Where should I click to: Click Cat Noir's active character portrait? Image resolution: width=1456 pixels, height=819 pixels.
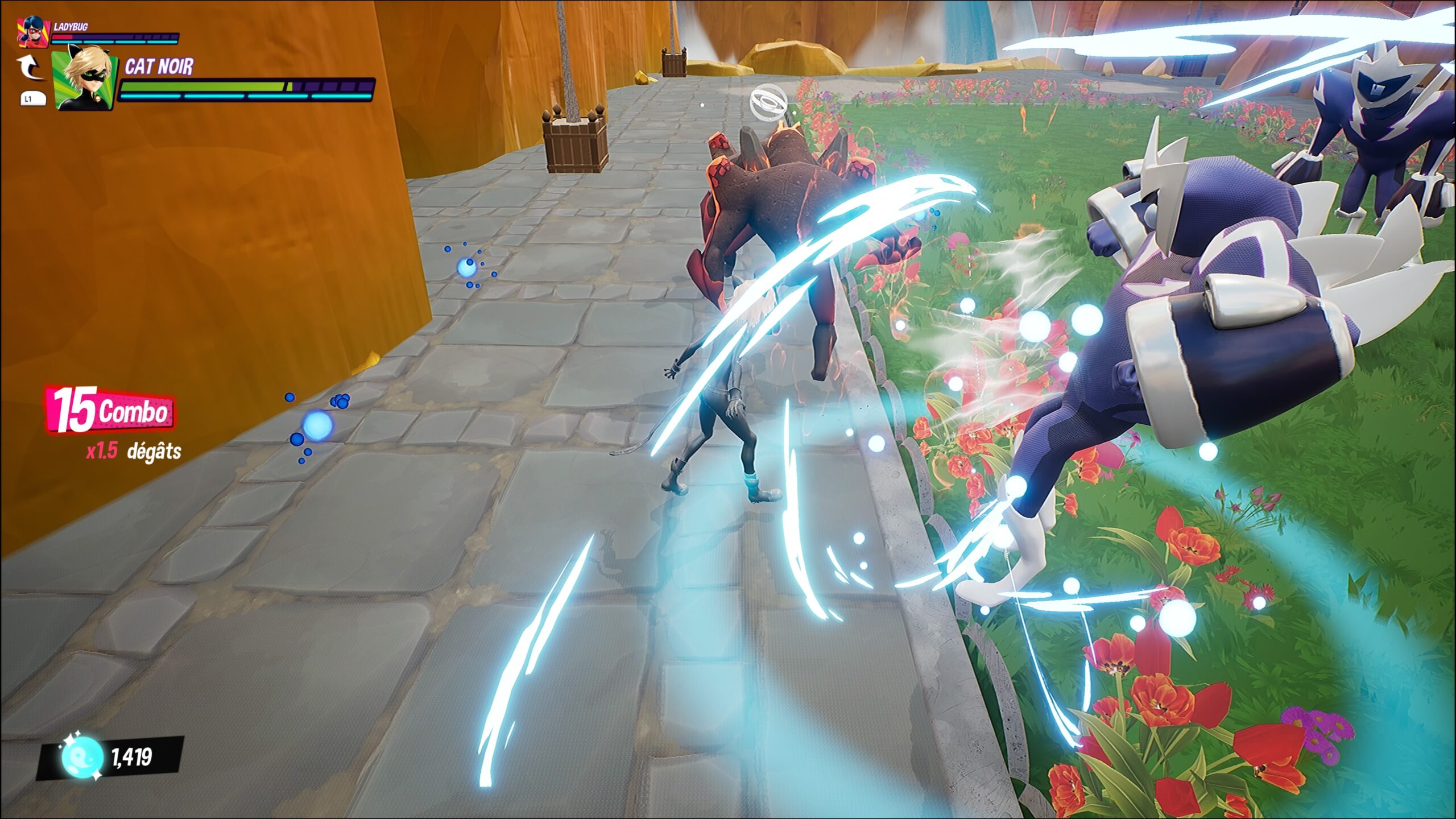84,80
